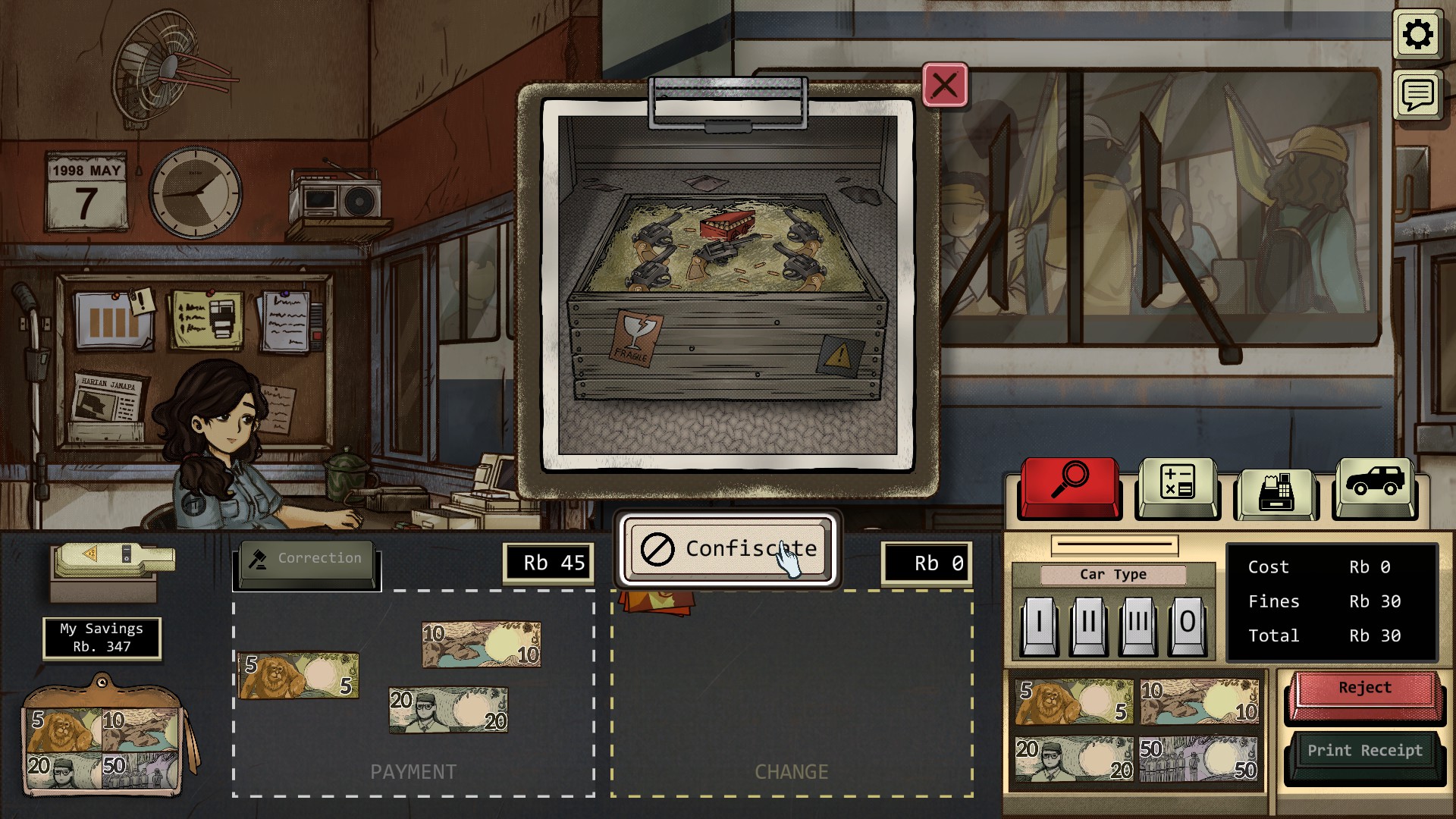Image resolution: width=1456 pixels, height=819 pixels.
Task: Click the Correction button
Action: point(306,560)
